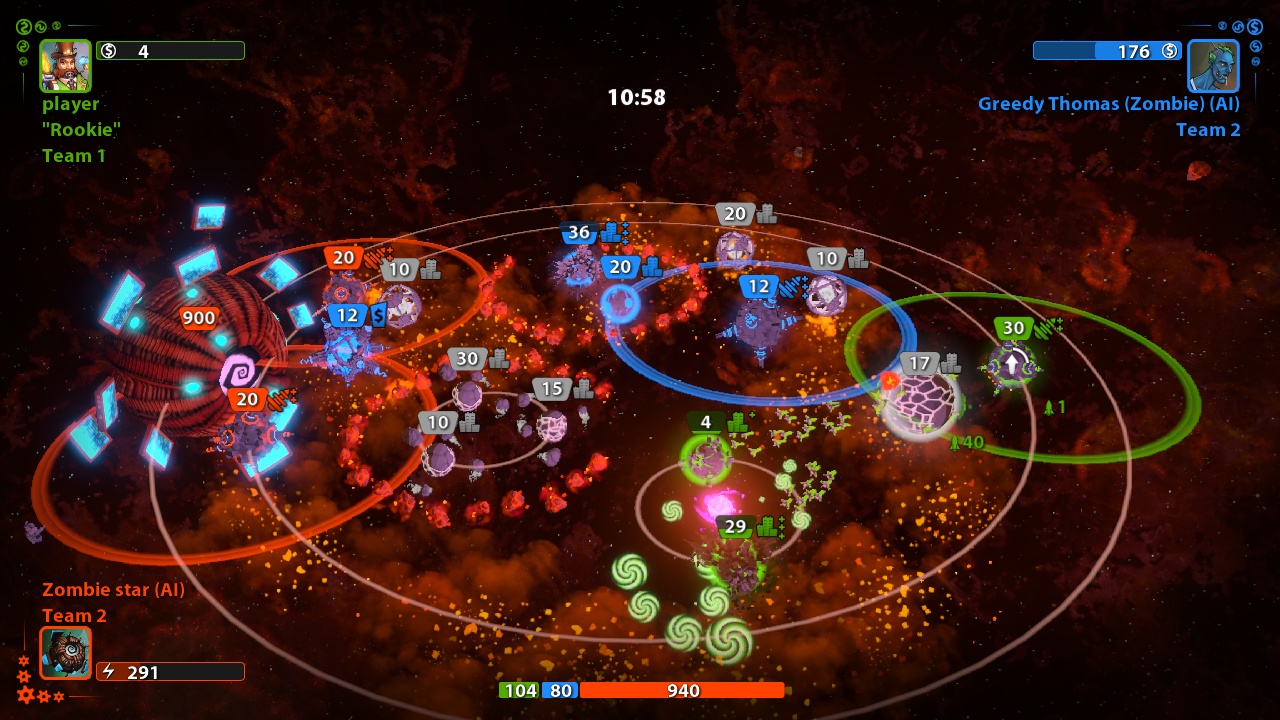Click Greedy Thomas's zombie avatar portrait
This screenshot has height=720, width=1280.
[1213, 67]
